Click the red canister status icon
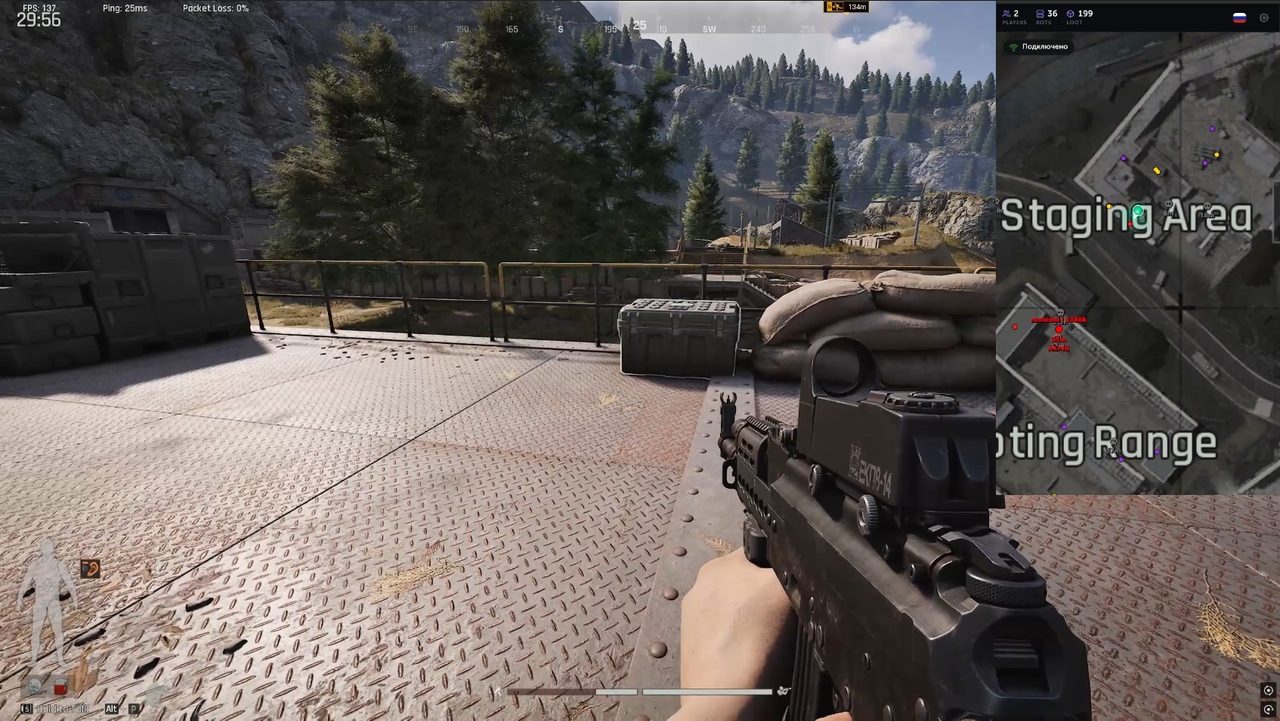 (60, 686)
